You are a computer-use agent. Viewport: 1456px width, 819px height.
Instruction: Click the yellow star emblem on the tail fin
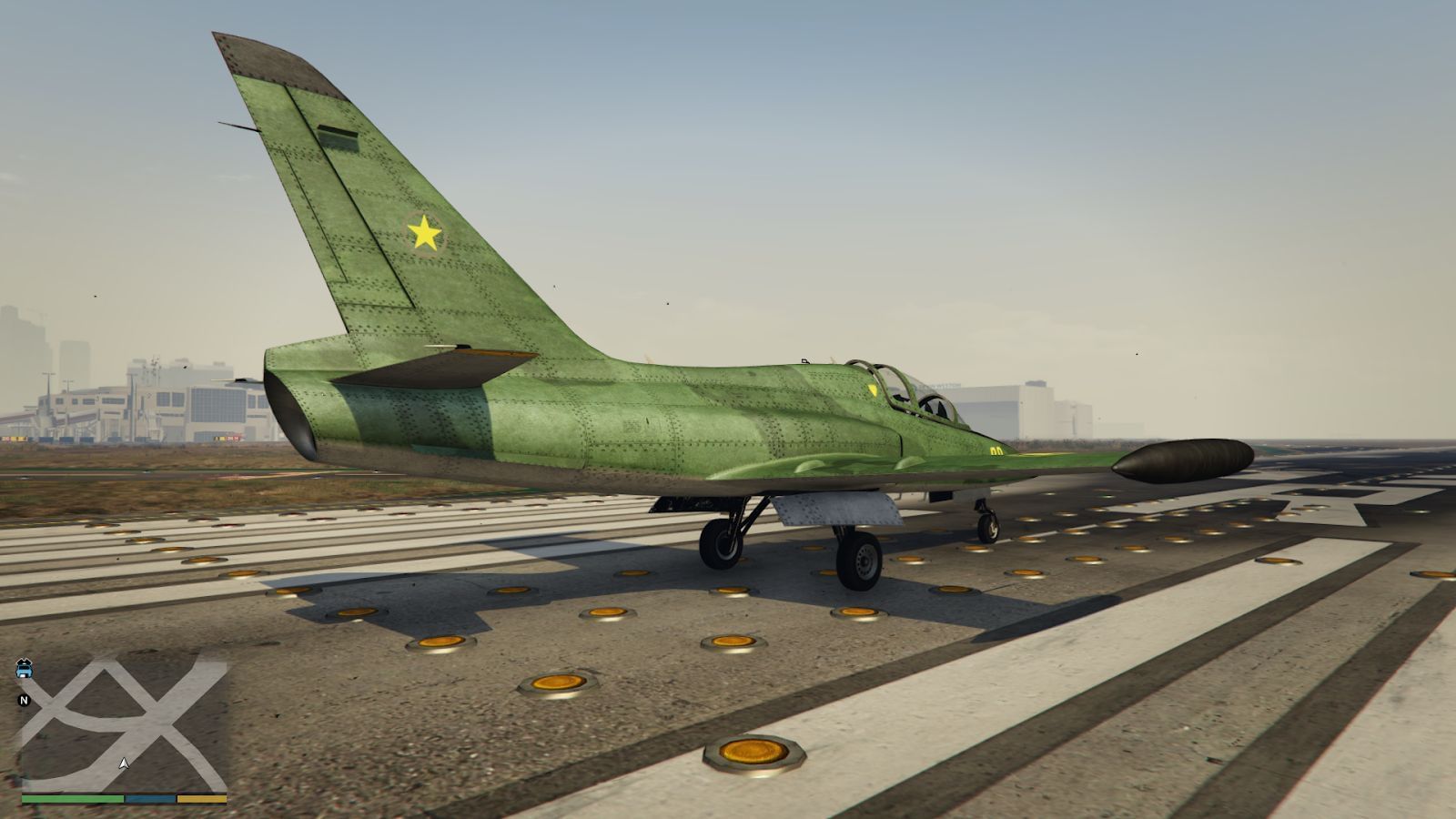click(426, 232)
